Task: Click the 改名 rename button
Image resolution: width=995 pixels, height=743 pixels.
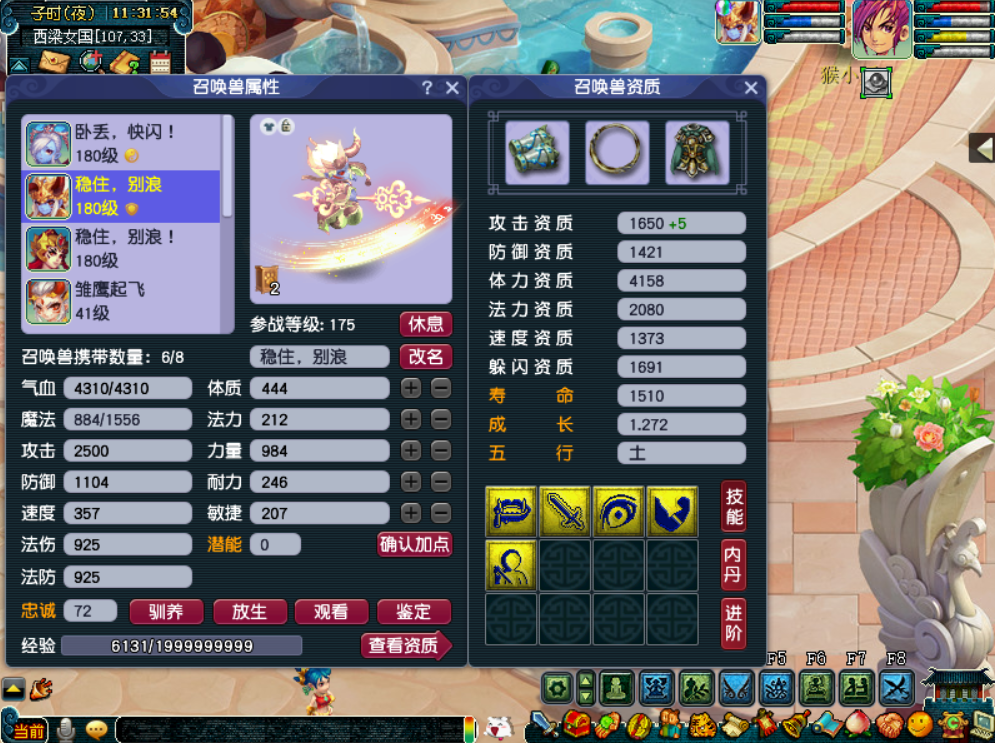Action: coord(426,357)
